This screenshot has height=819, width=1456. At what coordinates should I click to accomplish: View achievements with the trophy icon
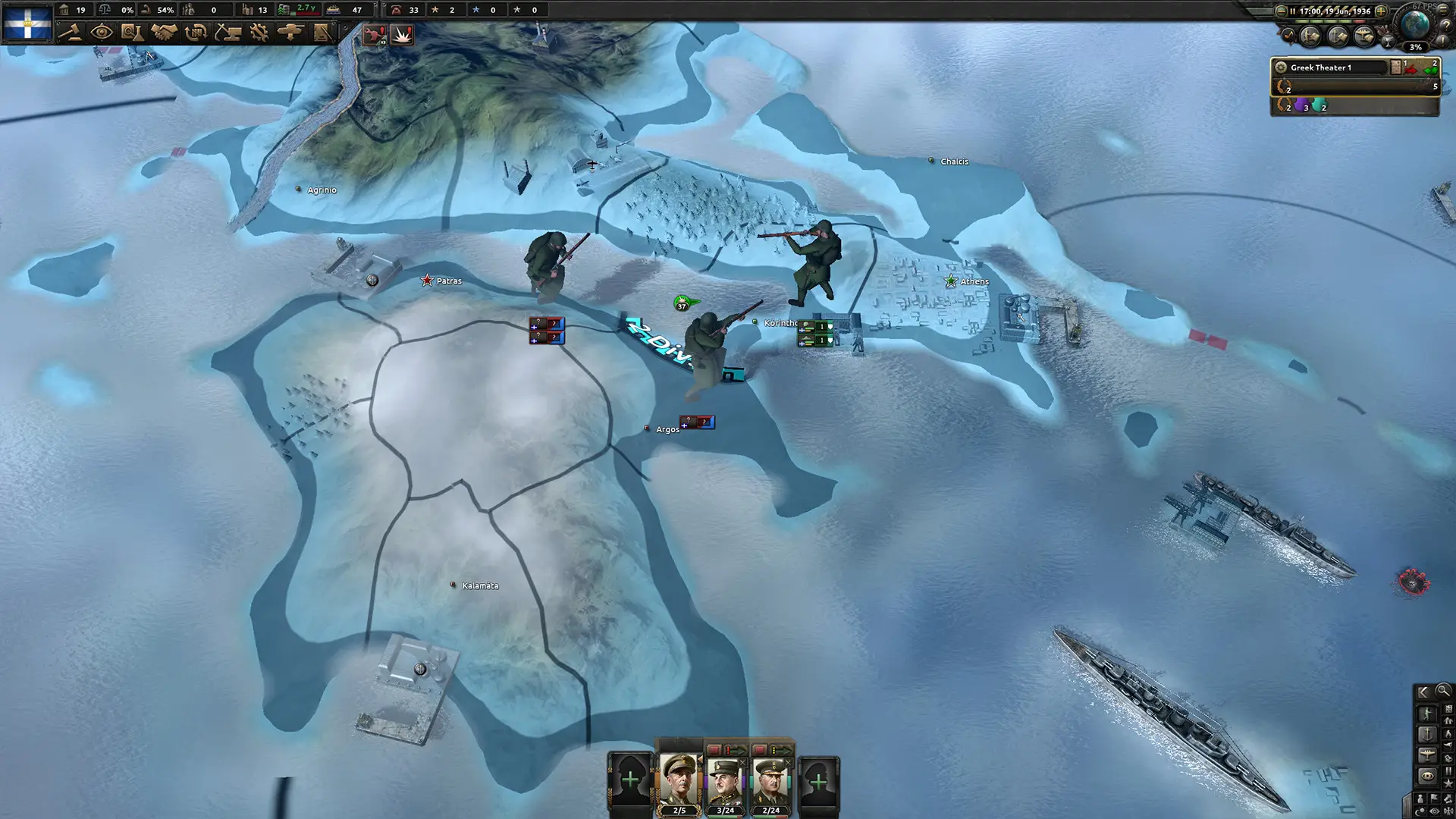tap(1389, 42)
